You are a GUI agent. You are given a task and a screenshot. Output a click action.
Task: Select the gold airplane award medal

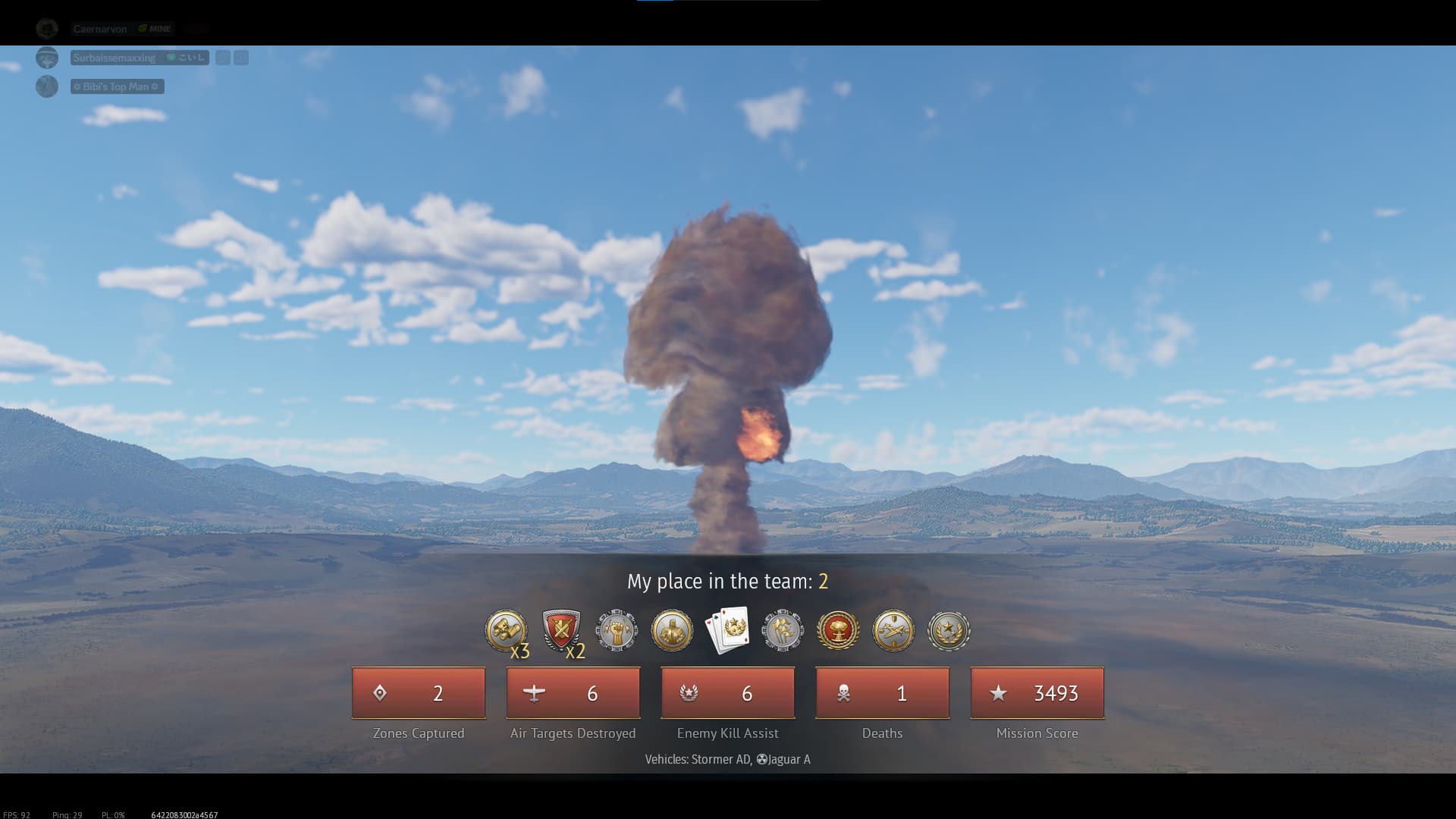pos(893,630)
